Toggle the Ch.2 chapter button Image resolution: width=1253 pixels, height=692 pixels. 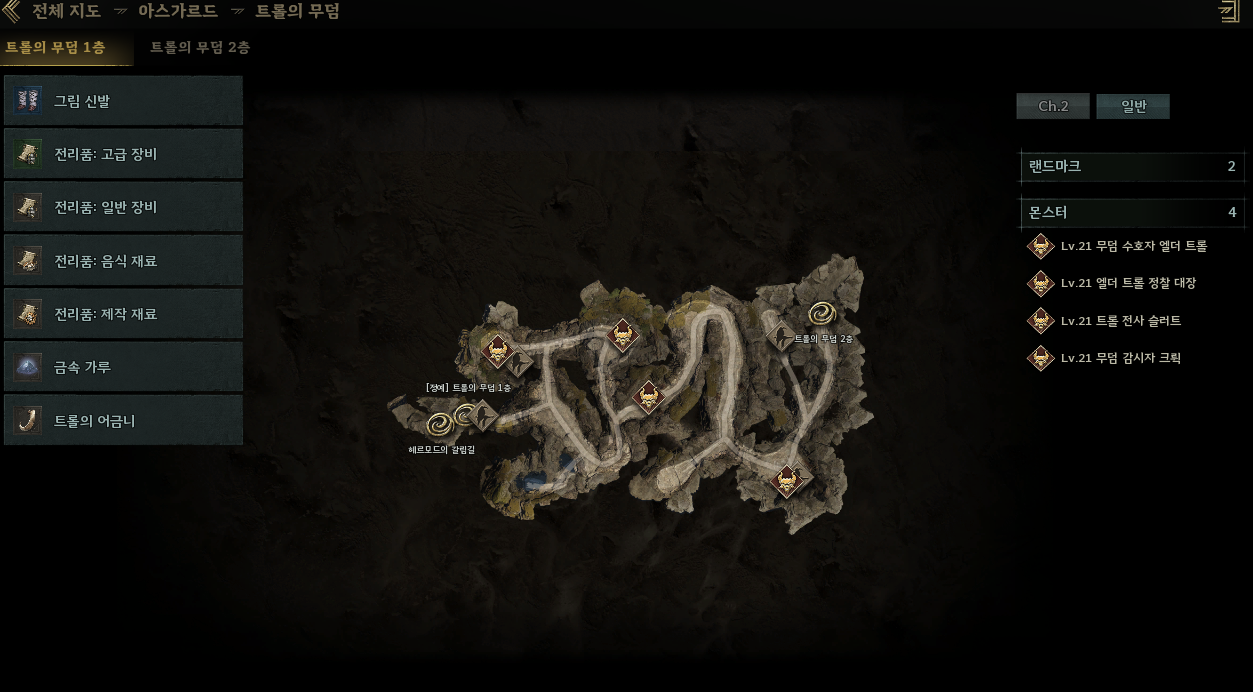1053,106
